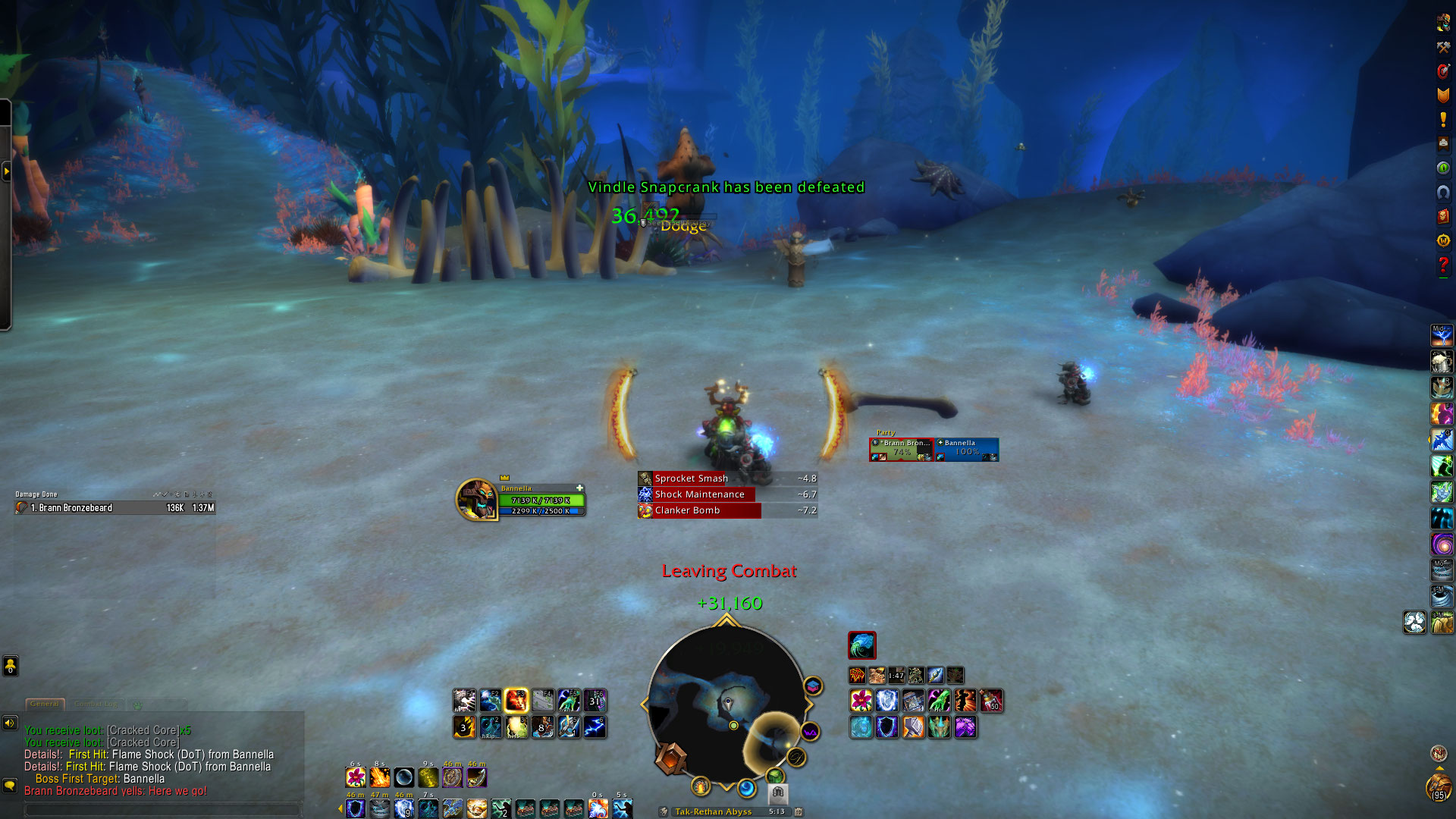The width and height of the screenshot is (1456, 819).
Task: Open the red question mark help button
Action: coord(1443,265)
